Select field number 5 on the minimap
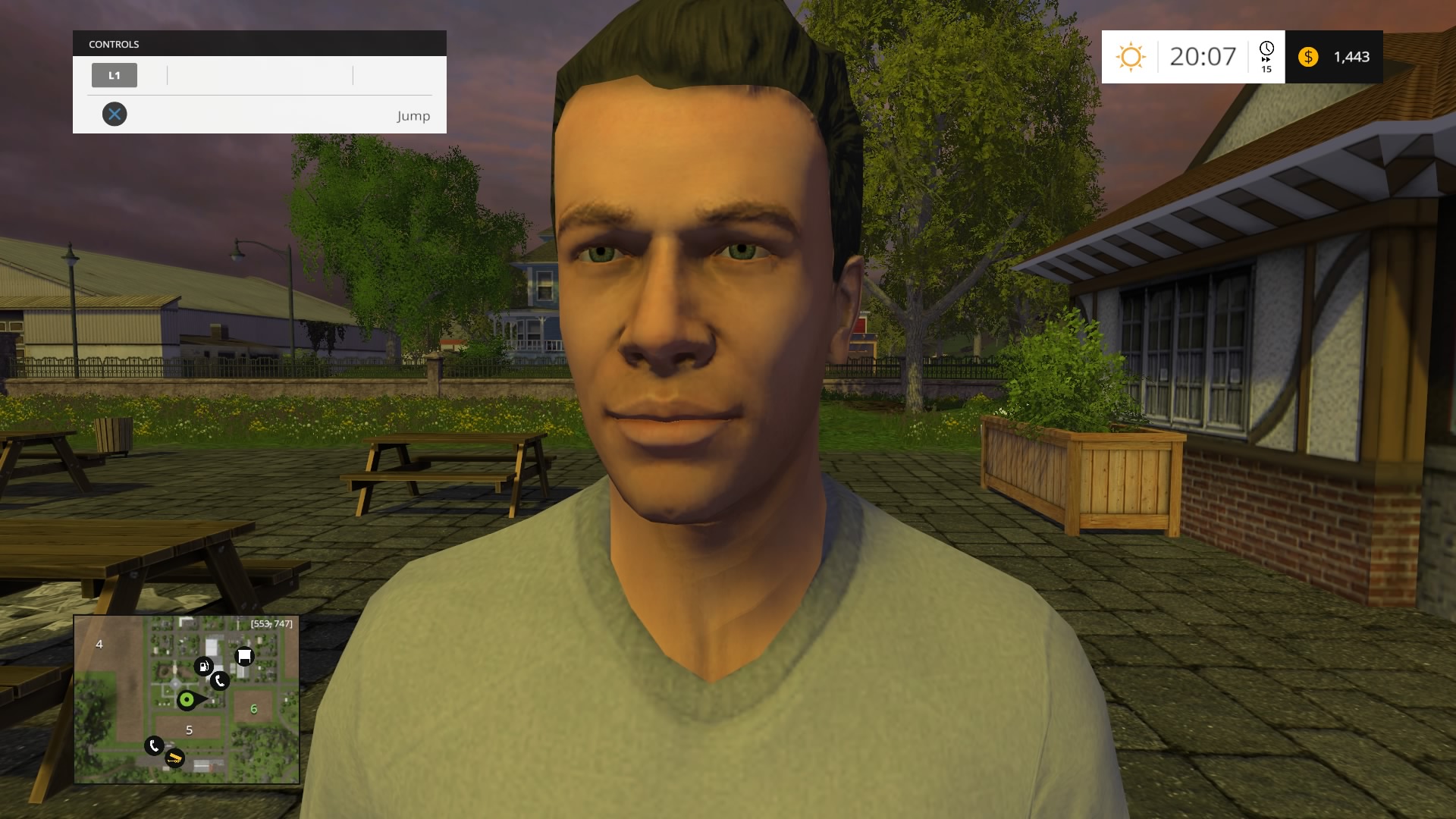This screenshot has height=819, width=1456. tap(189, 730)
